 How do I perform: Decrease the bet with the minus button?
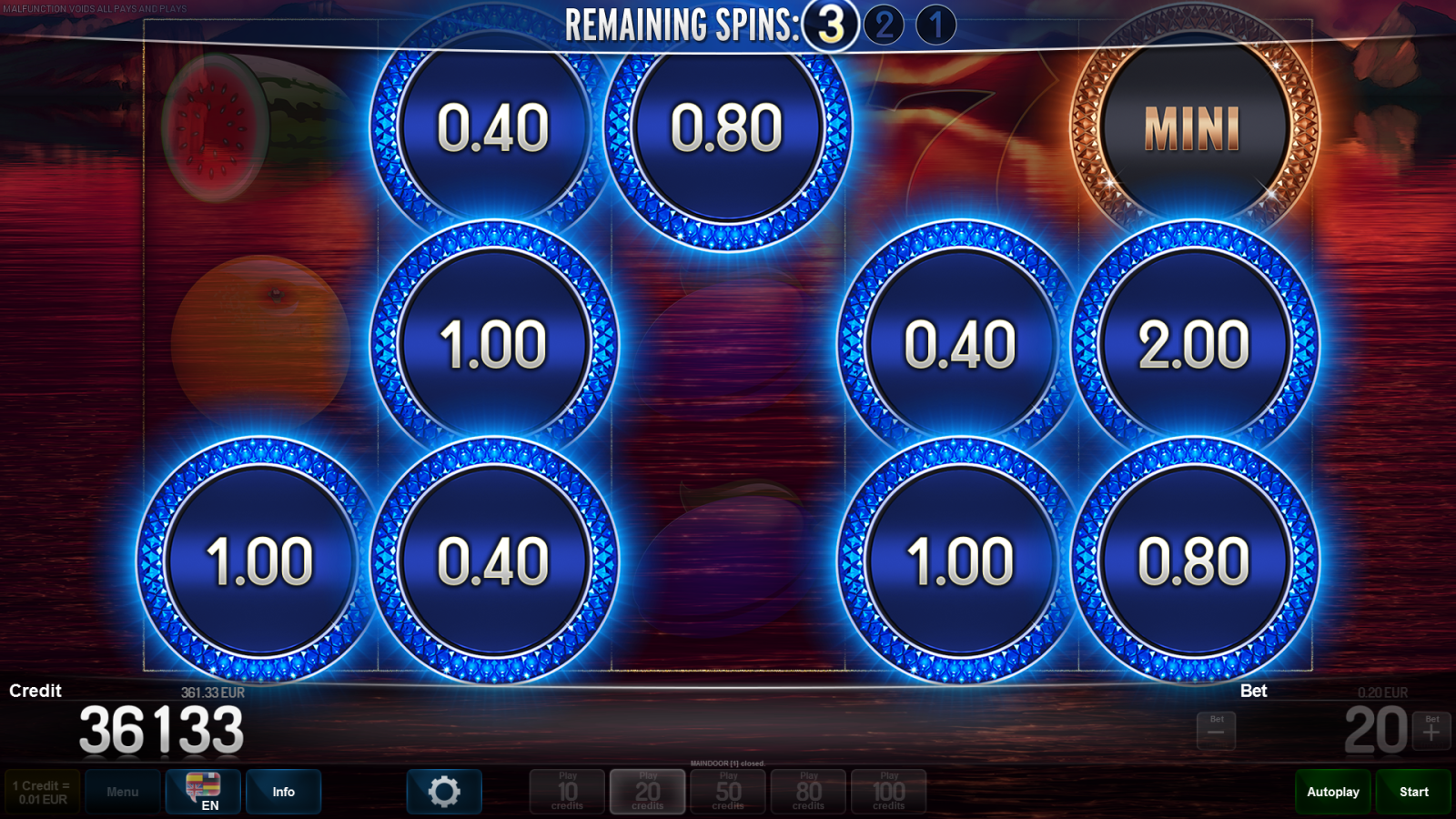click(x=1216, y=731)
